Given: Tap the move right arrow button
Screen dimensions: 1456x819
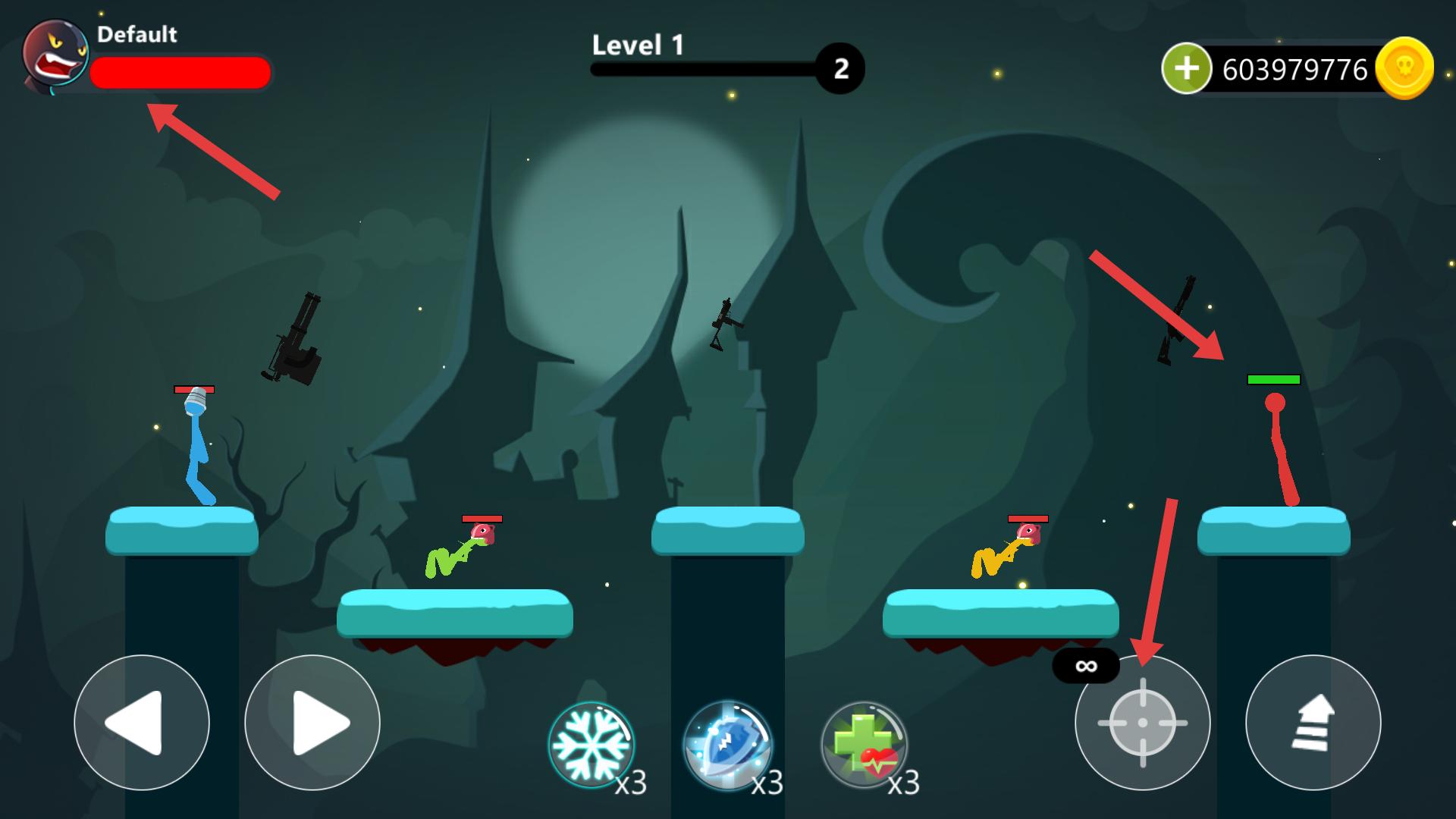Looking at the screenshot, I should (312, 723).
